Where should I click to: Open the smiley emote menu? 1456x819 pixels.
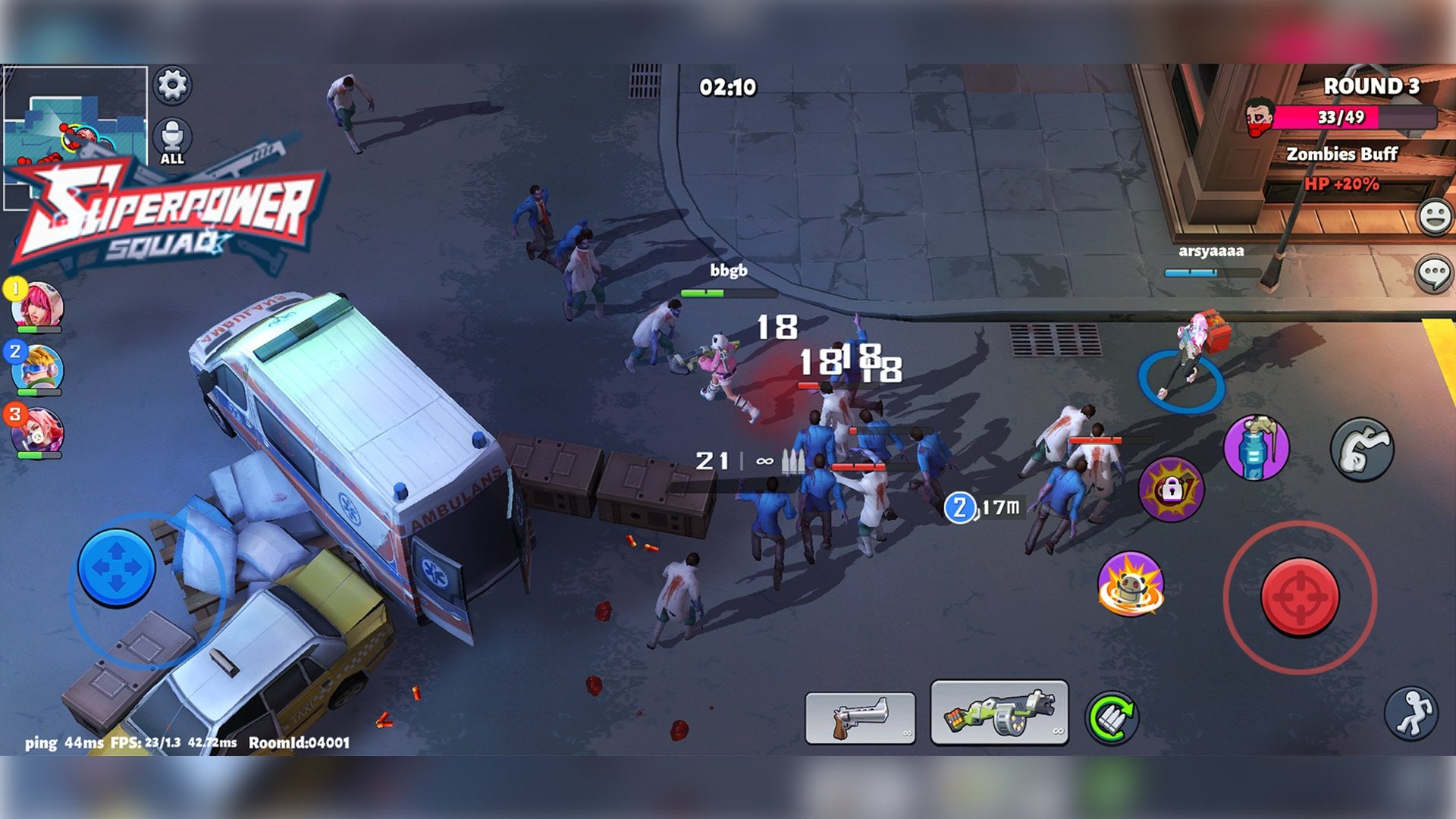coord(1435,217)
